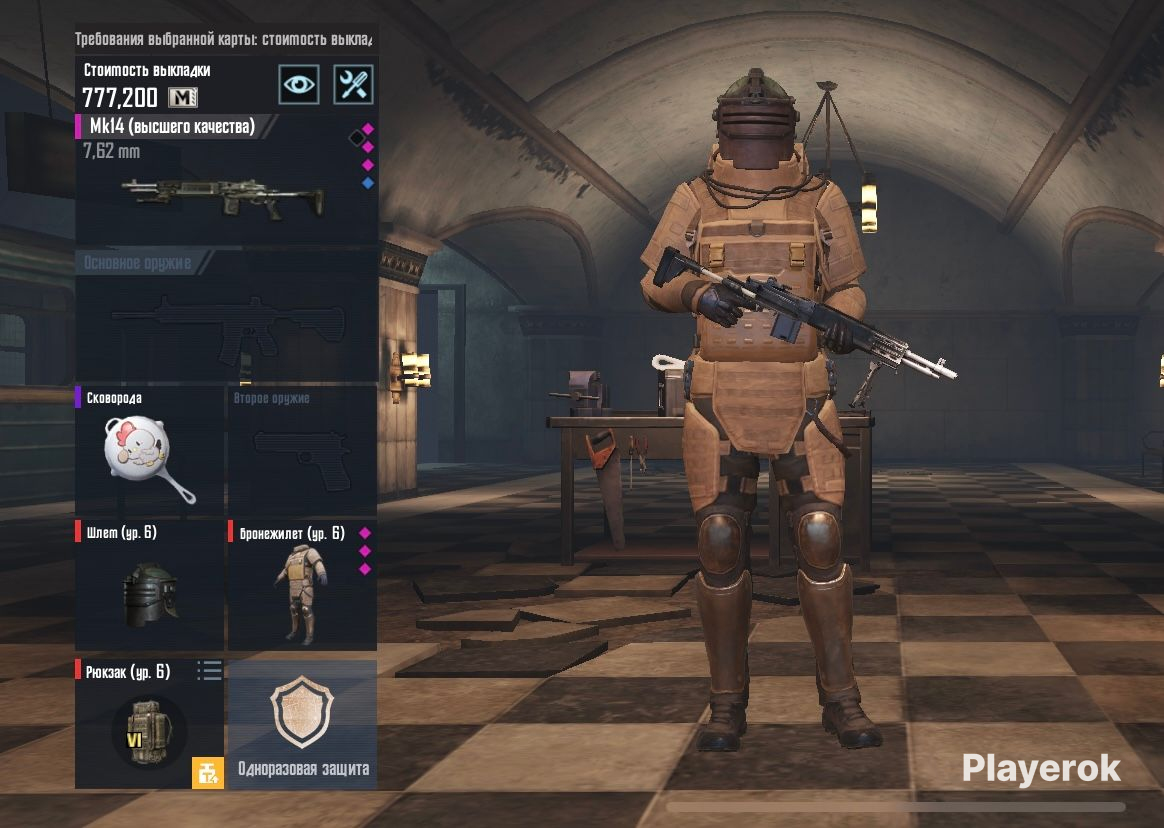Activate Одноразовая защита shield slot
Viewport: 1164px width, 828px height.
click(x=303, y=724)
